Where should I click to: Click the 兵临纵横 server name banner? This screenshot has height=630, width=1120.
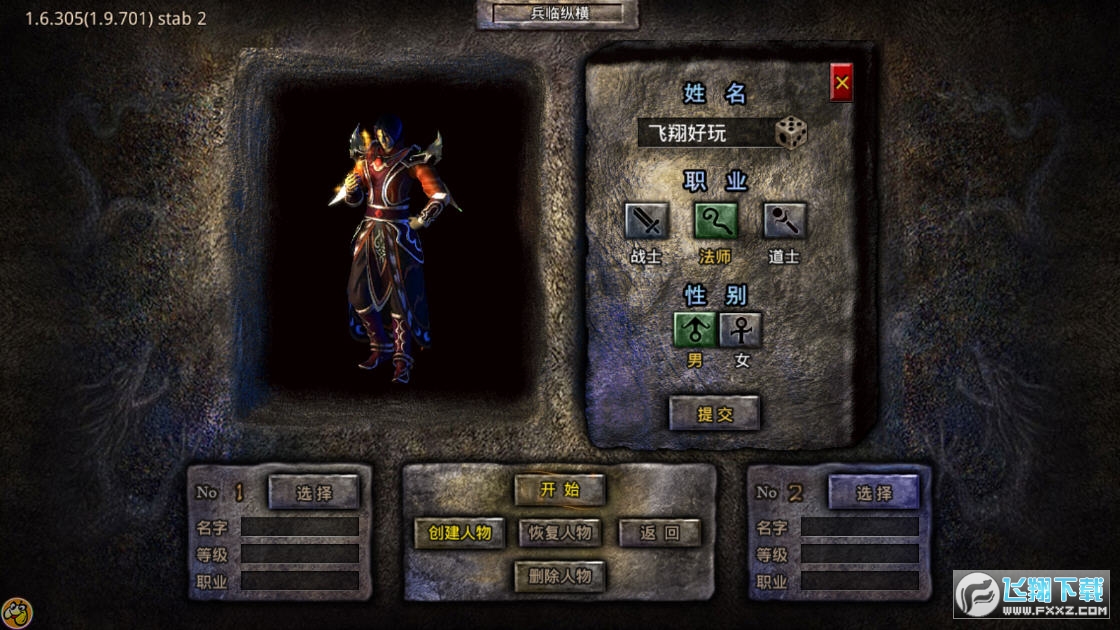[557, 14]
